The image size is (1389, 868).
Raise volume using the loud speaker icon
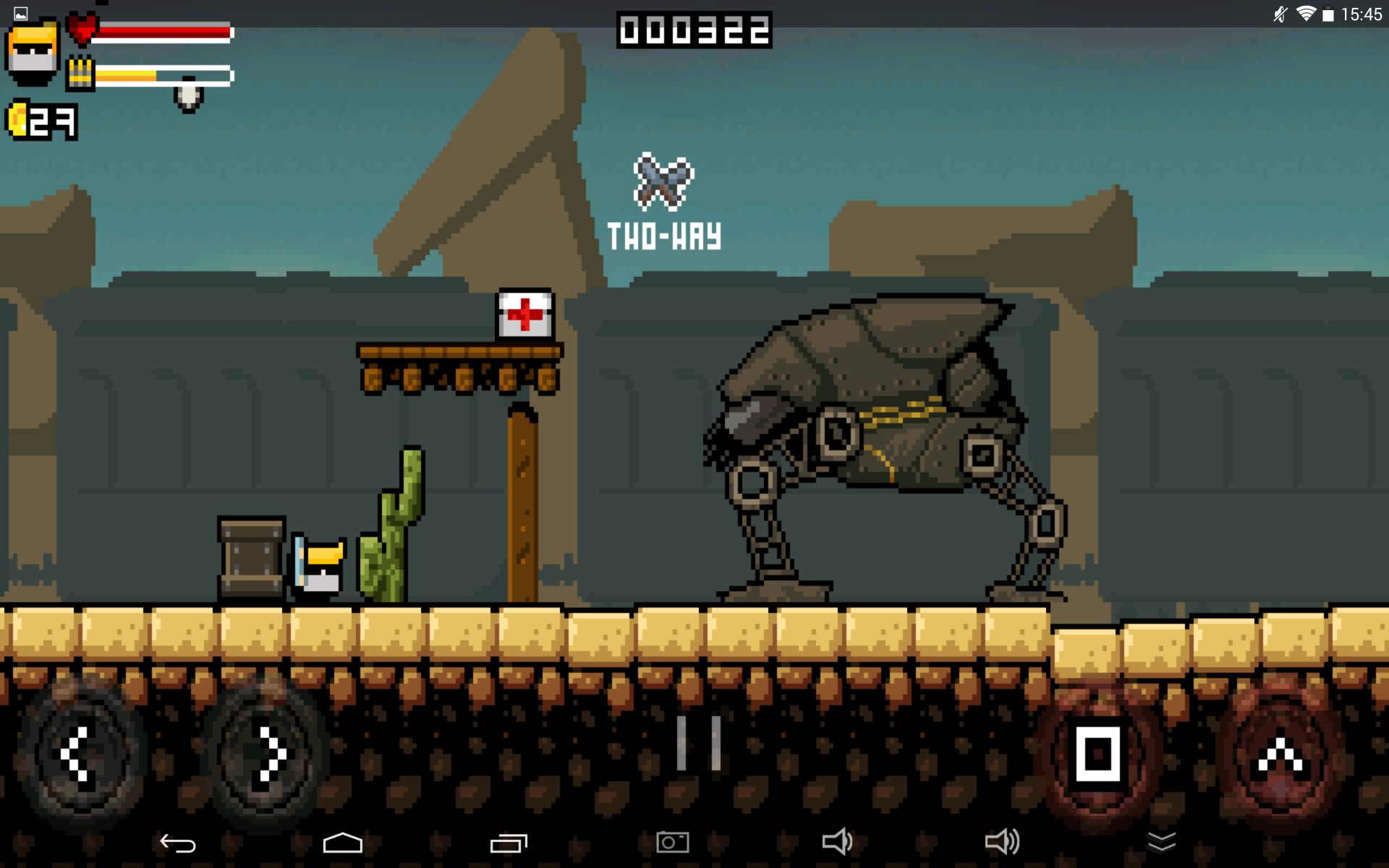pos(1002,842)
